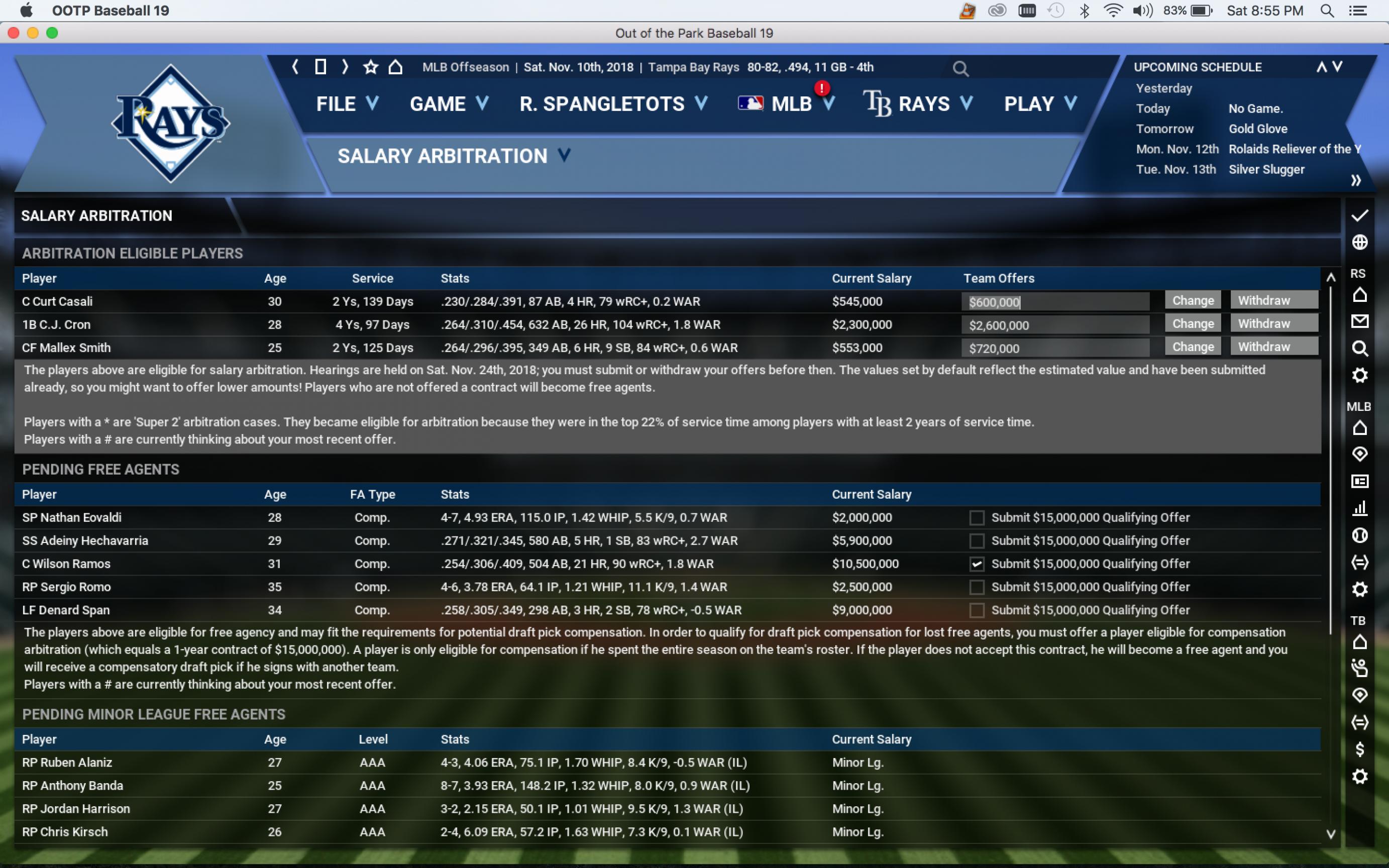
Task: Toggle Denard Span's qualifying offer checkbox
Action: click(x=976, y=610)
